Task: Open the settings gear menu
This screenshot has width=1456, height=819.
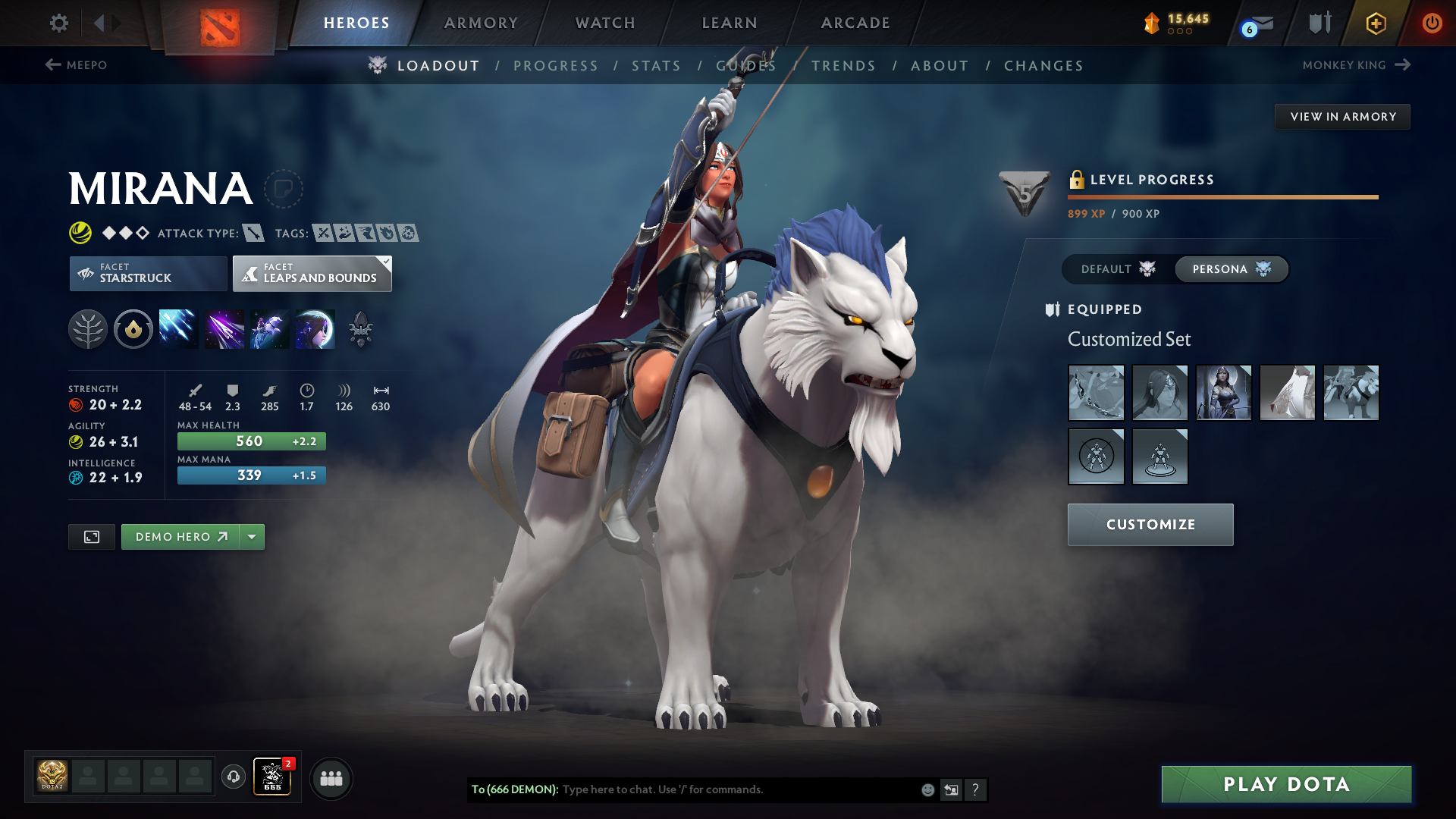Action: [x=58, y=23]
